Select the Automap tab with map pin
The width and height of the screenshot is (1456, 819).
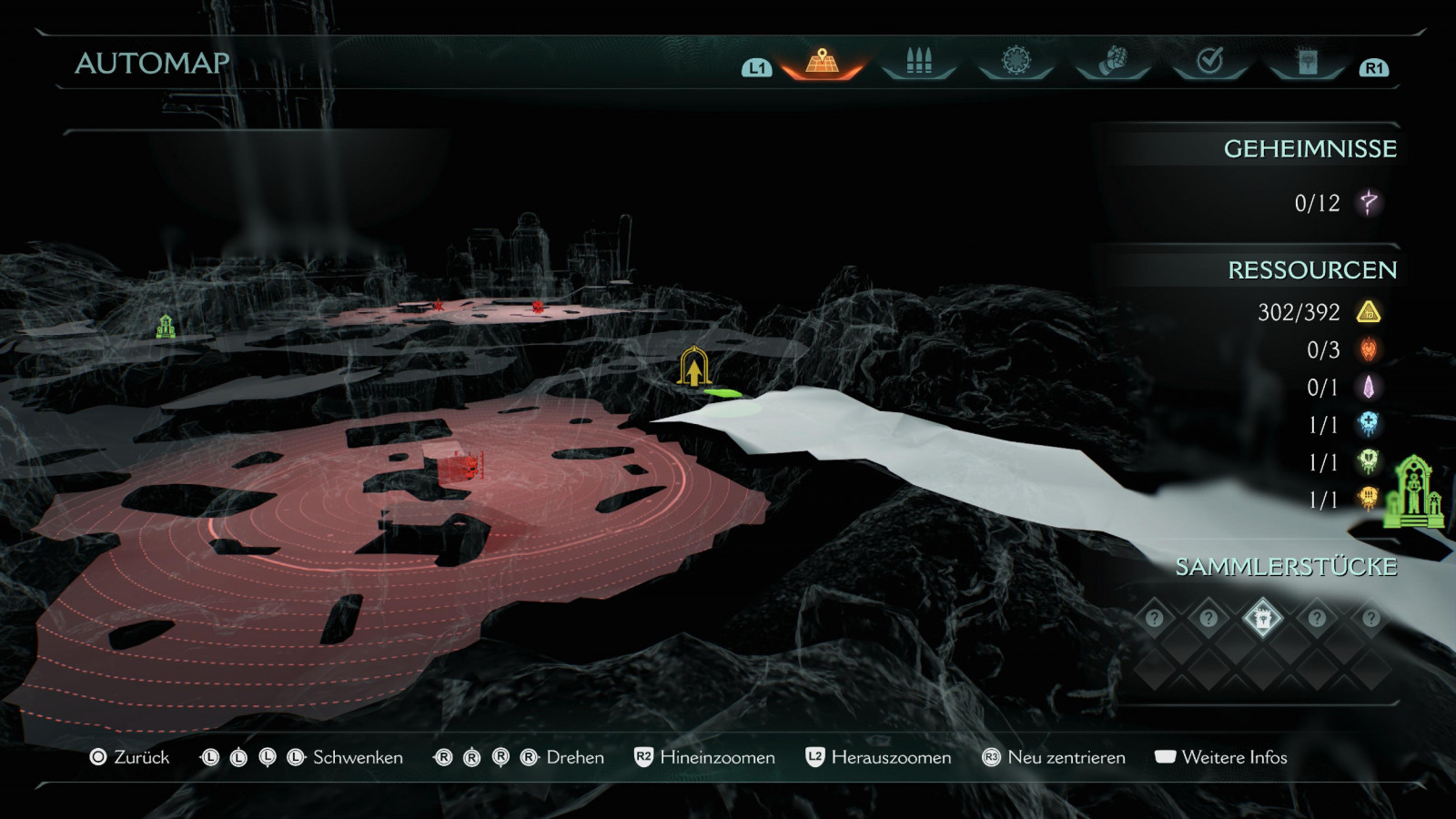coord(822,62)
